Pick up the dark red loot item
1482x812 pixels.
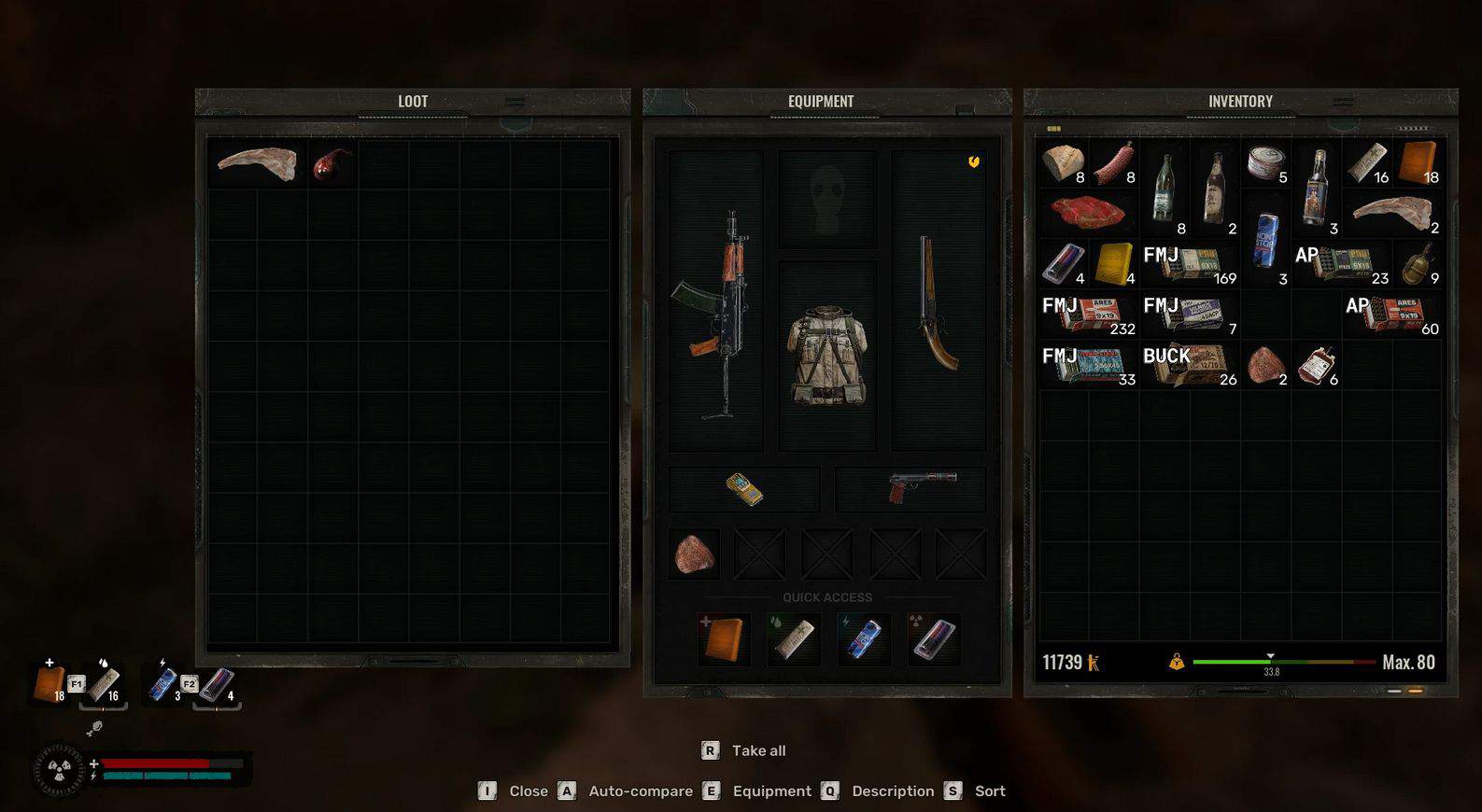click(331, 164)
